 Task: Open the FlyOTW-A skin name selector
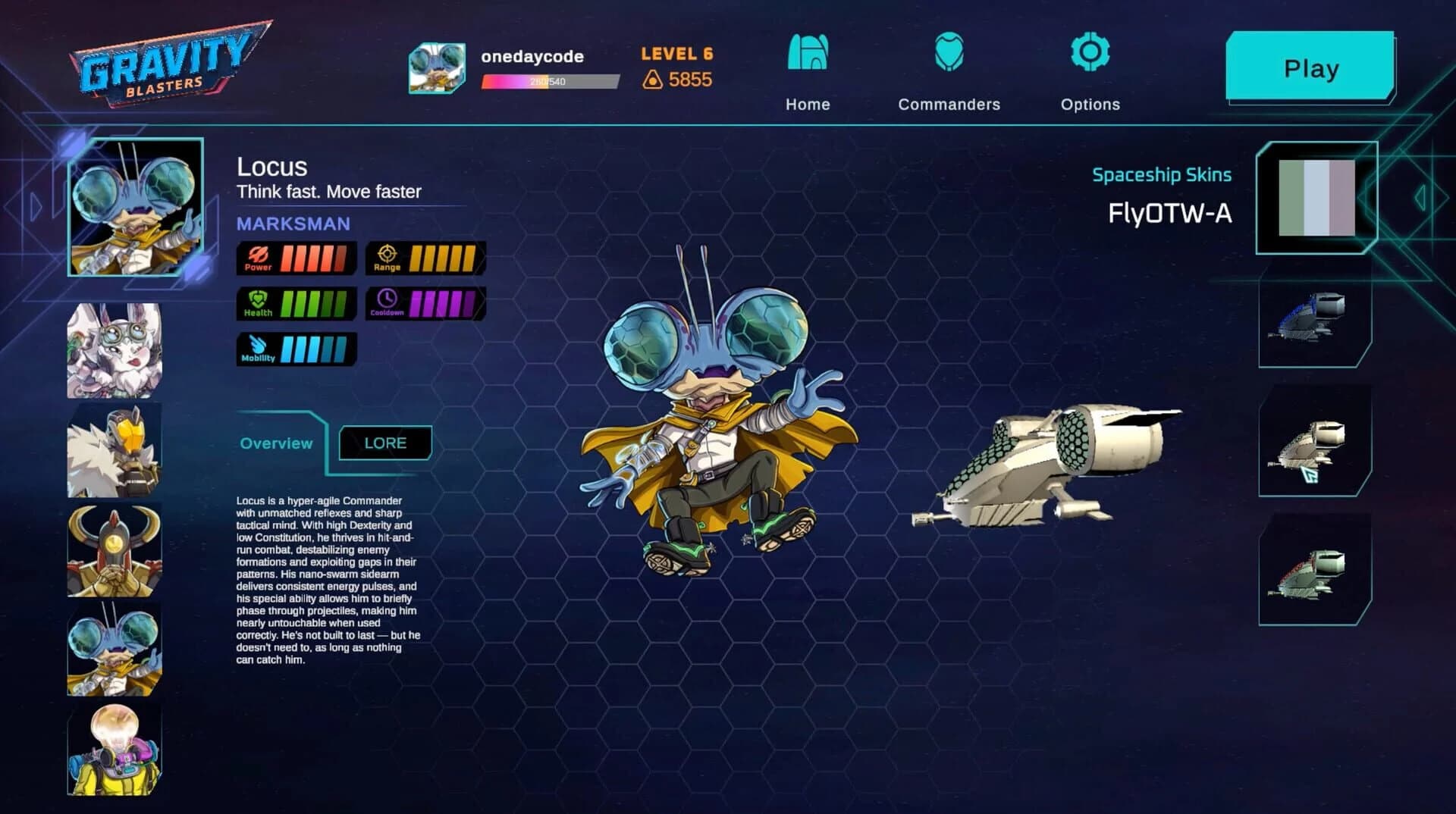[x=1171, y=214]
